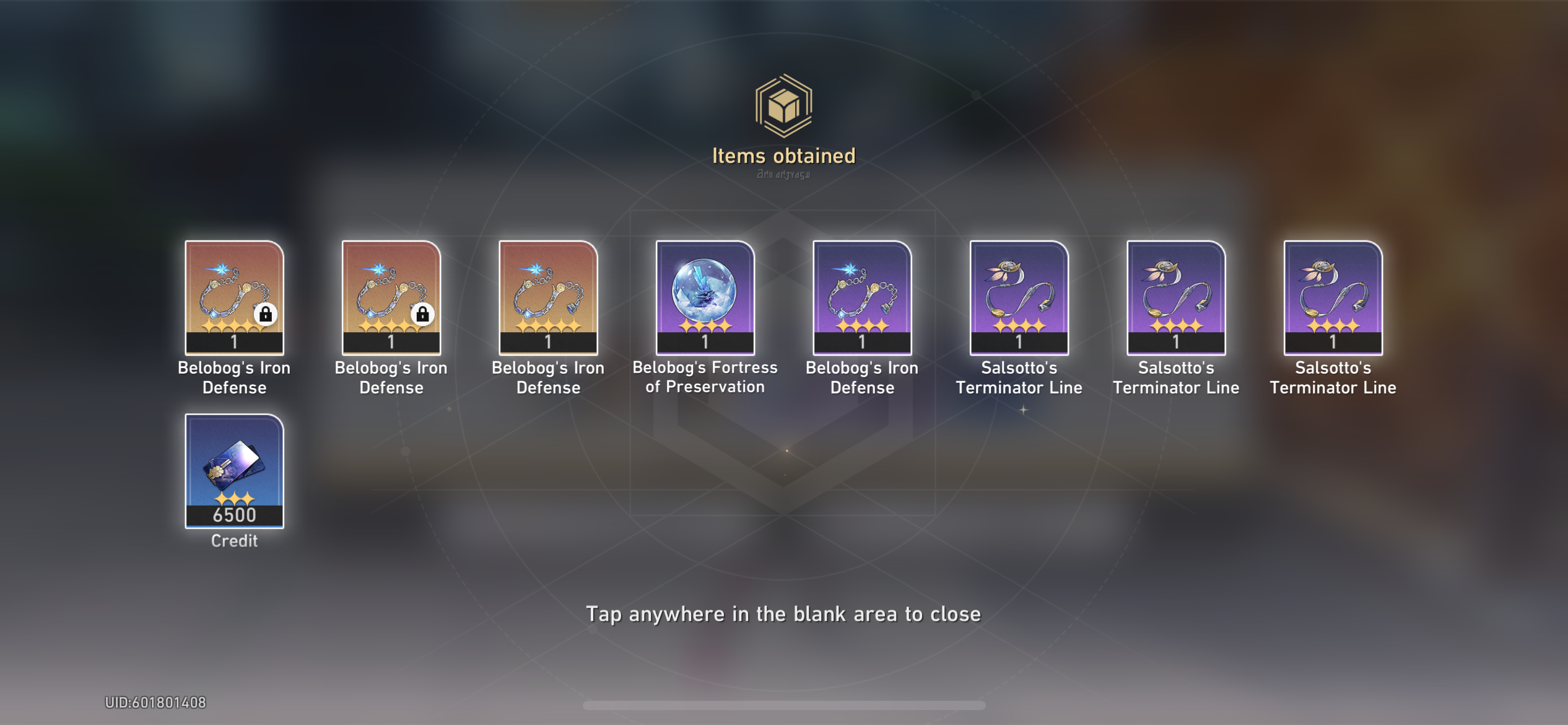
Task: Click the 6500 Credit amount label
Action: pos(235,513)
